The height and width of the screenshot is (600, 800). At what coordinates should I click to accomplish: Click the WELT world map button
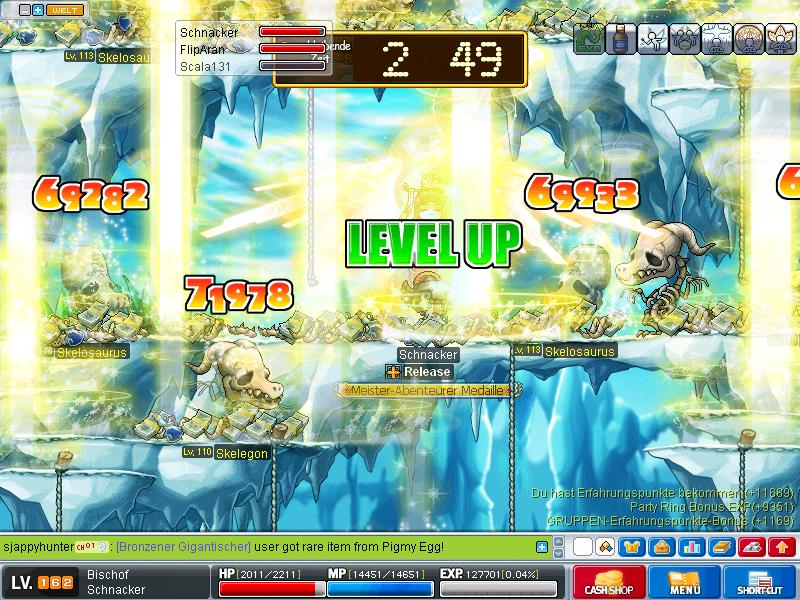[x=65, y=10]
